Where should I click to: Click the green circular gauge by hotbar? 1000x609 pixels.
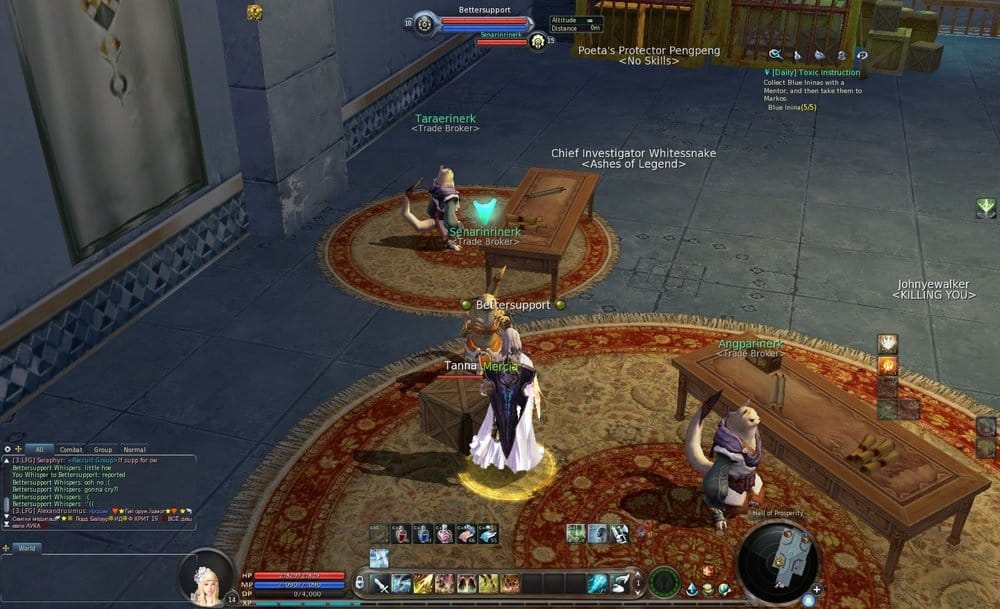(664, 582)
